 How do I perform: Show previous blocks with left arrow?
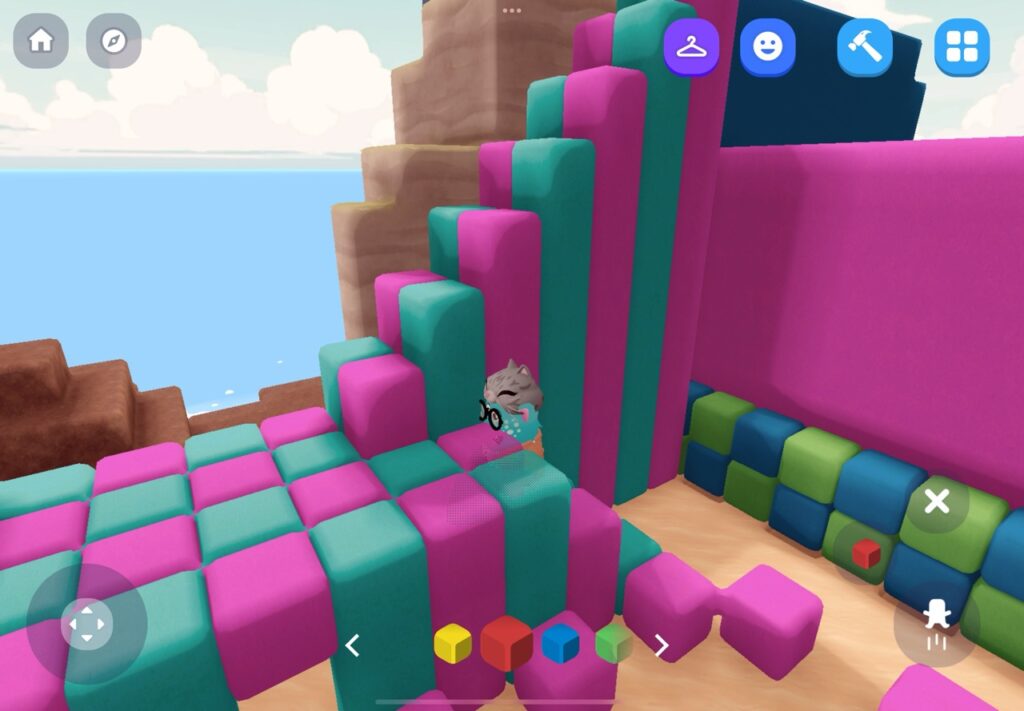(x=352, y=646)
